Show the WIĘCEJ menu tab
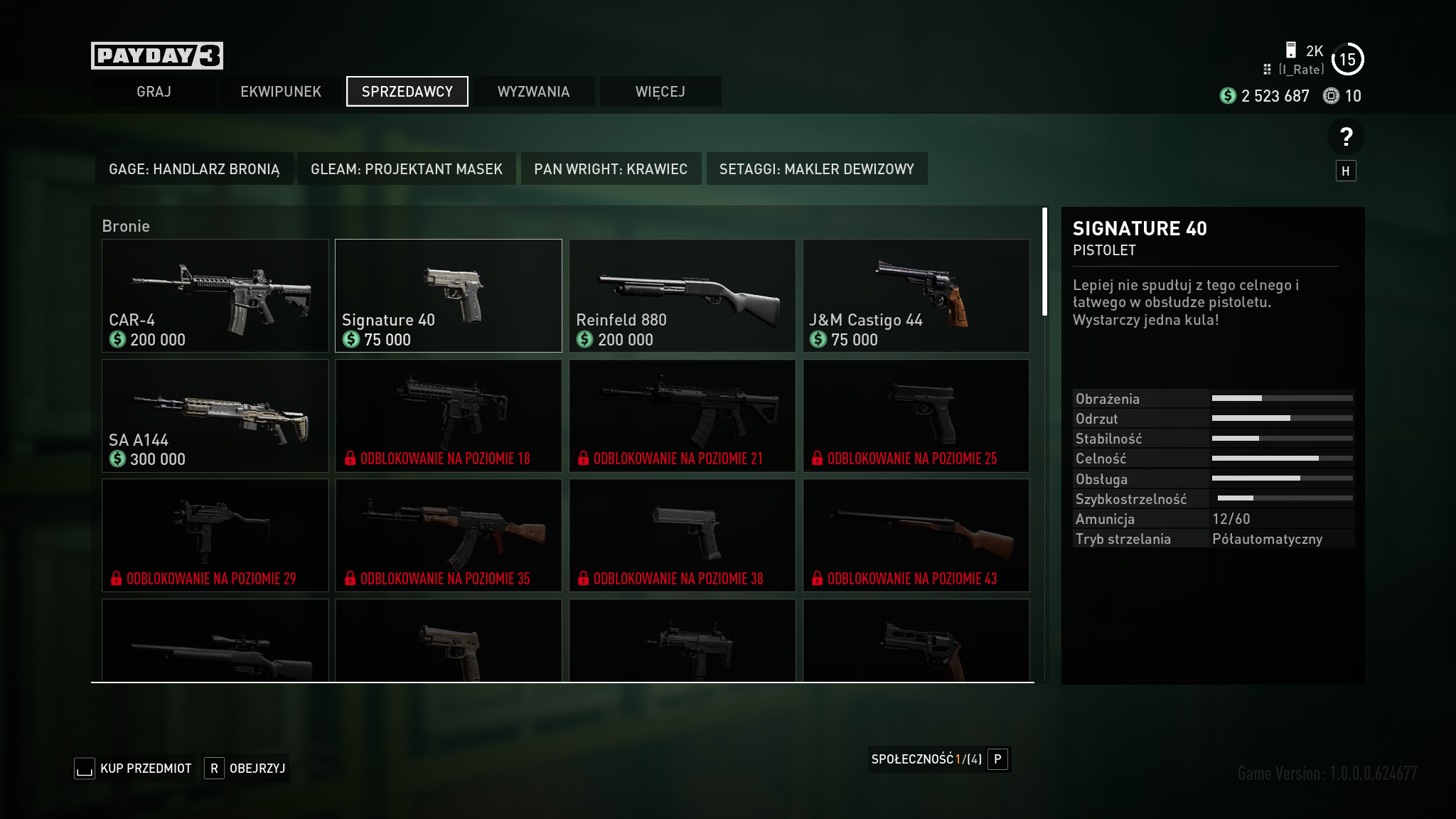Screen dimensions: 1456x819 660,92
